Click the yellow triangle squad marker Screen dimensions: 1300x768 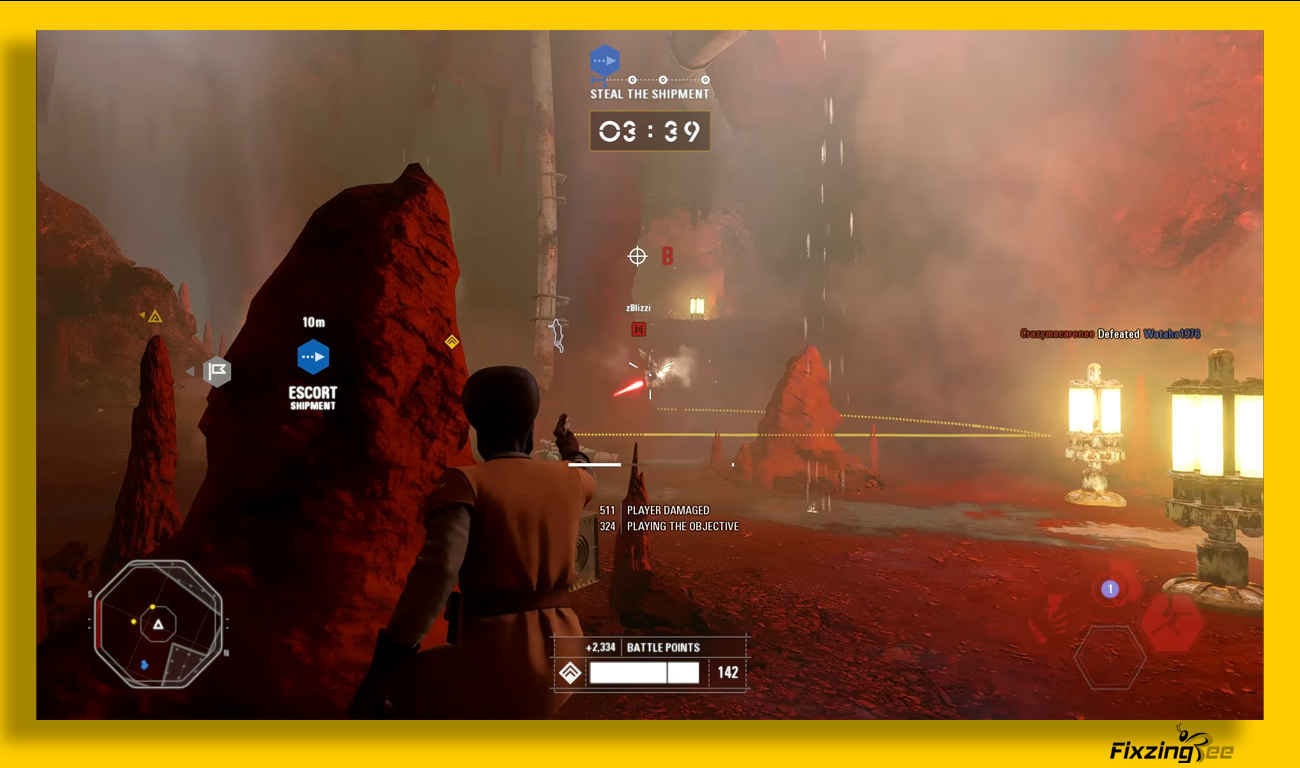(x=155, y=316)
